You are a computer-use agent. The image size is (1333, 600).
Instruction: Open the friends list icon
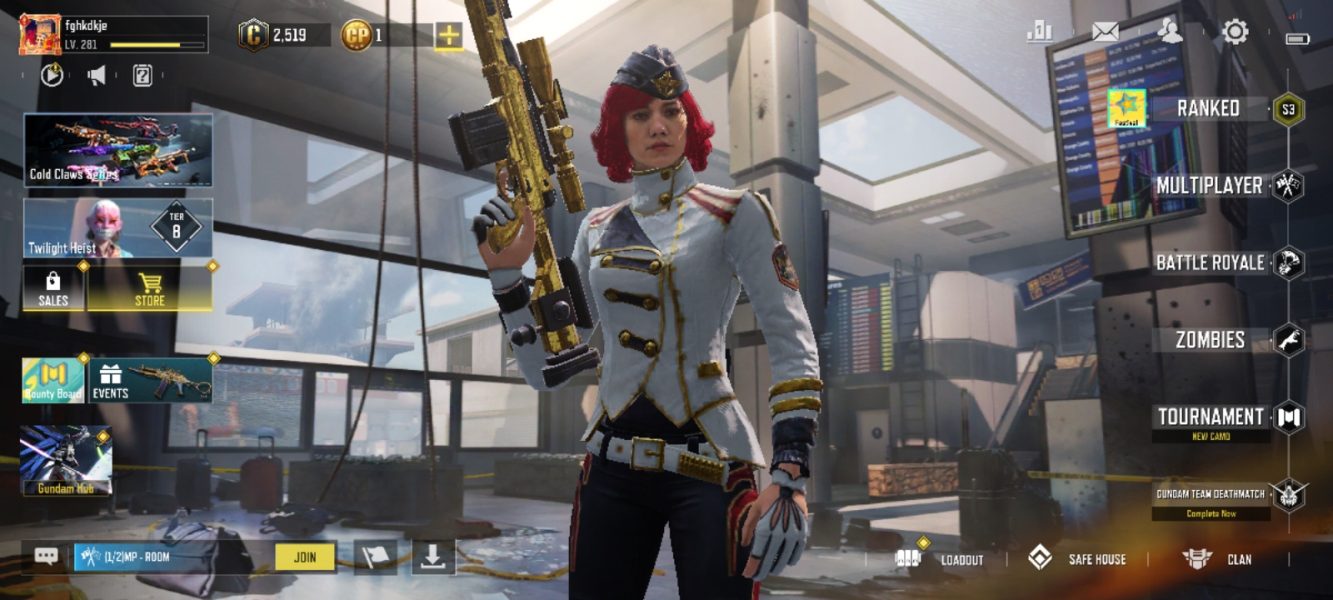click(x=1170, y=32)
